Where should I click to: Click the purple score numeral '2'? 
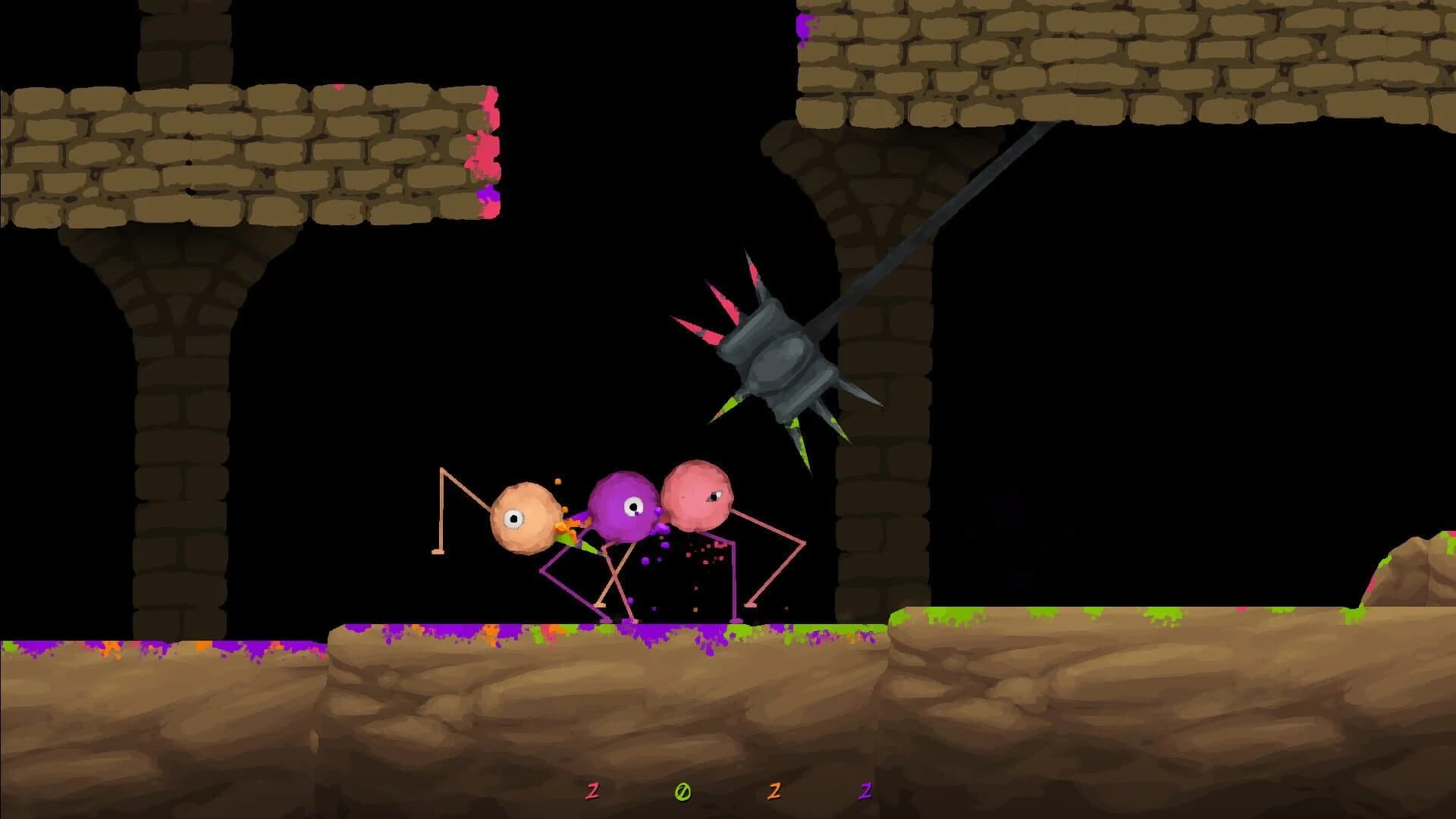(x=864, y=791)
